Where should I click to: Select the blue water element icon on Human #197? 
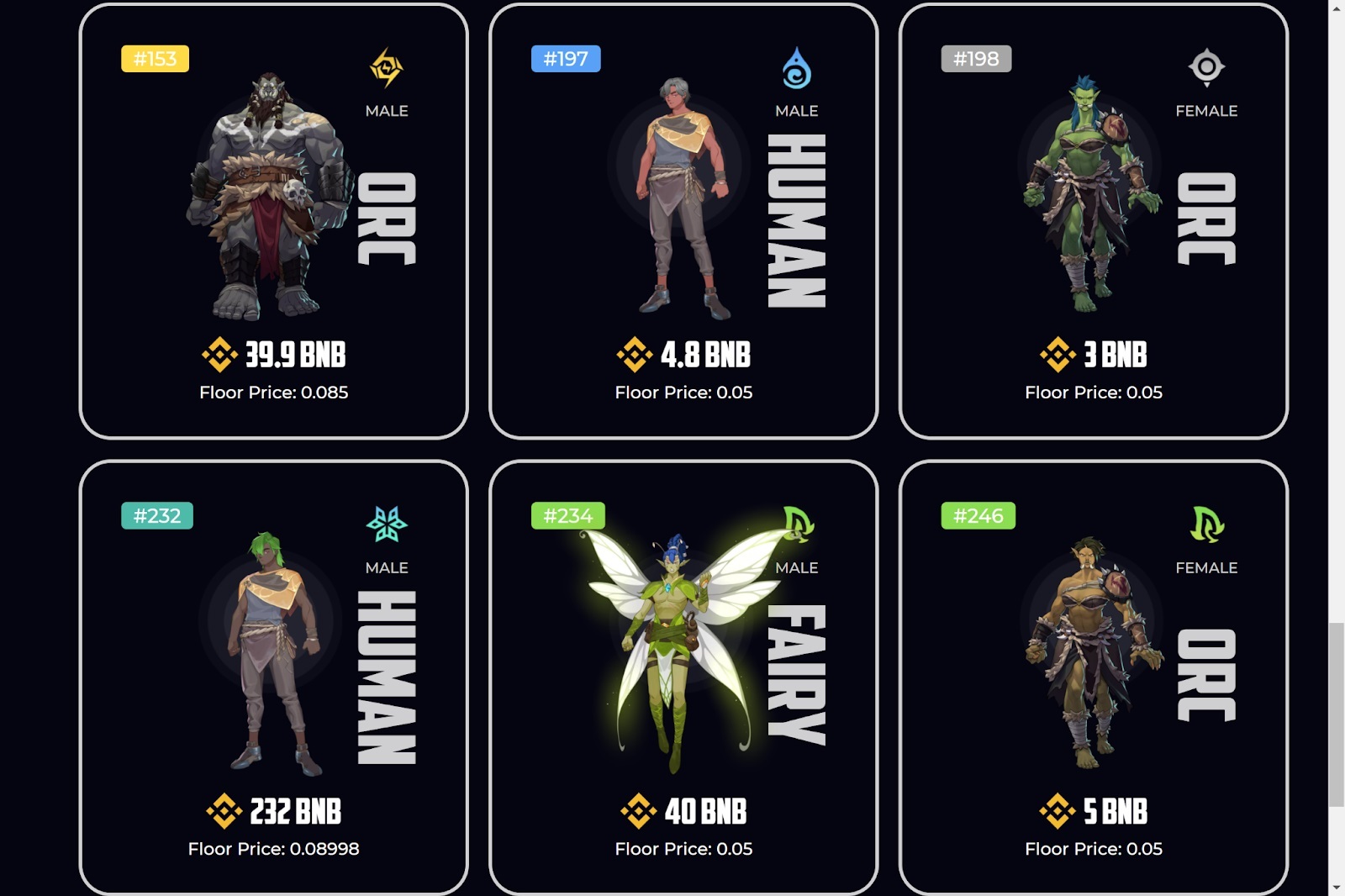[x=797, y=66]
